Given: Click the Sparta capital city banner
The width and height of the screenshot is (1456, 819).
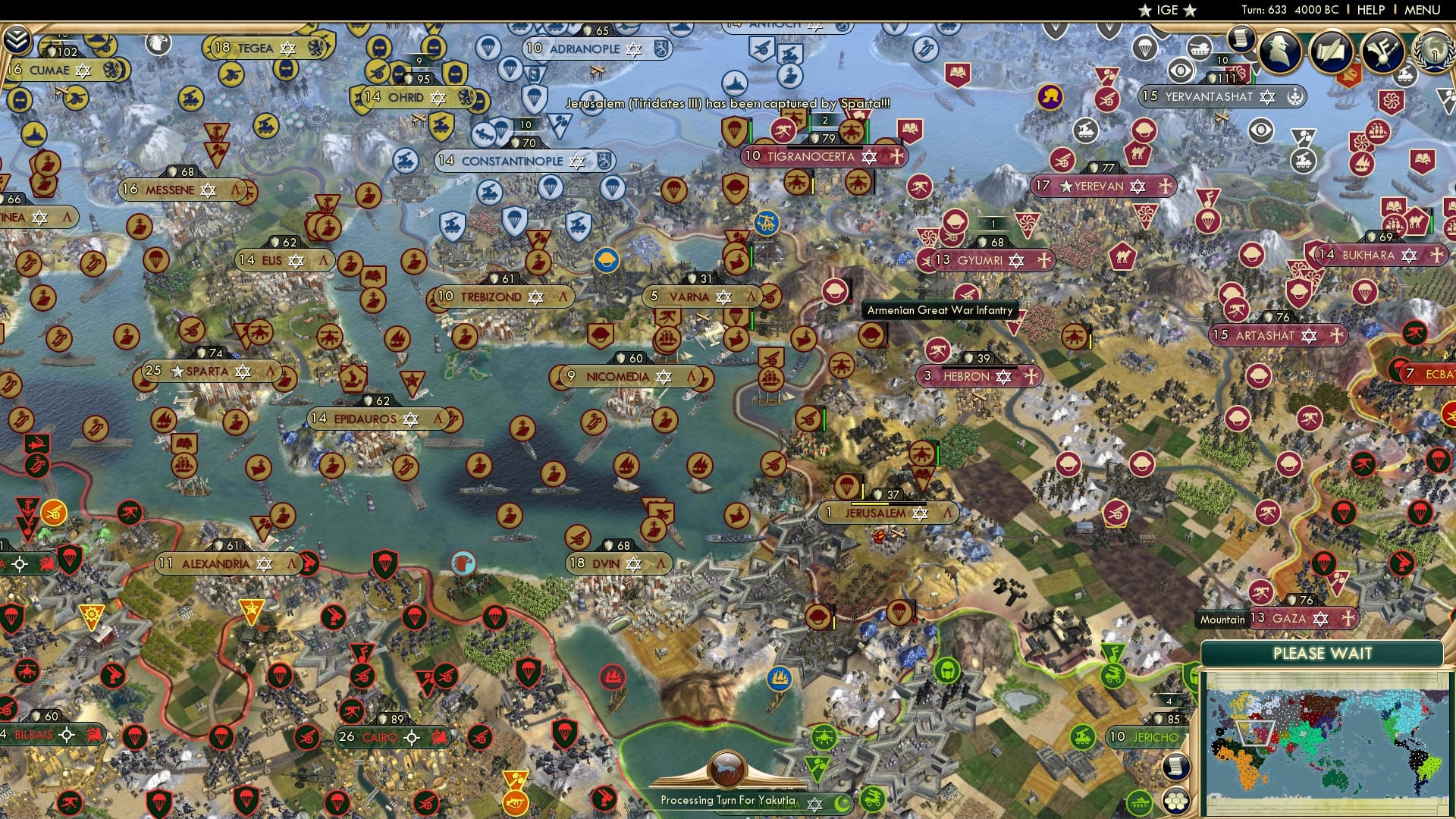Looking at the screenshot, I should tap(209, 371).
